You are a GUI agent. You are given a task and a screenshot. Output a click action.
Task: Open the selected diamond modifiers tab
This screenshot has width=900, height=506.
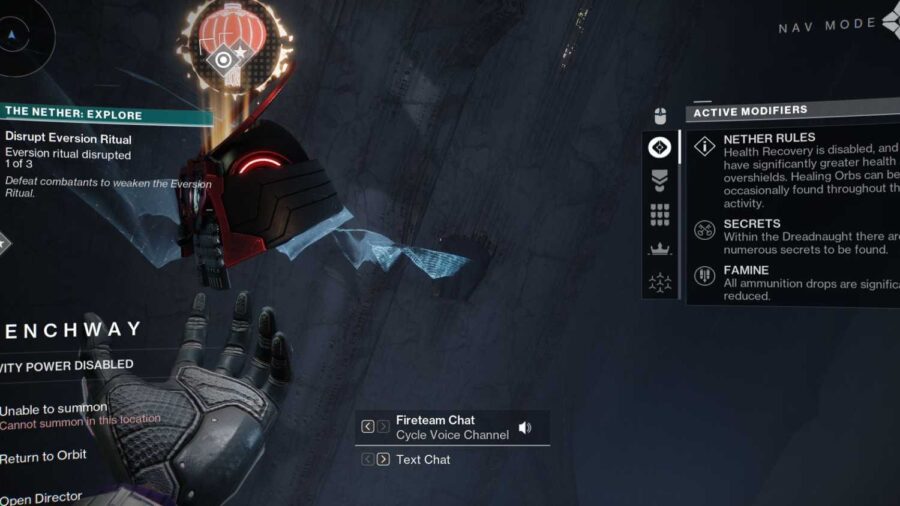(660, 147)
